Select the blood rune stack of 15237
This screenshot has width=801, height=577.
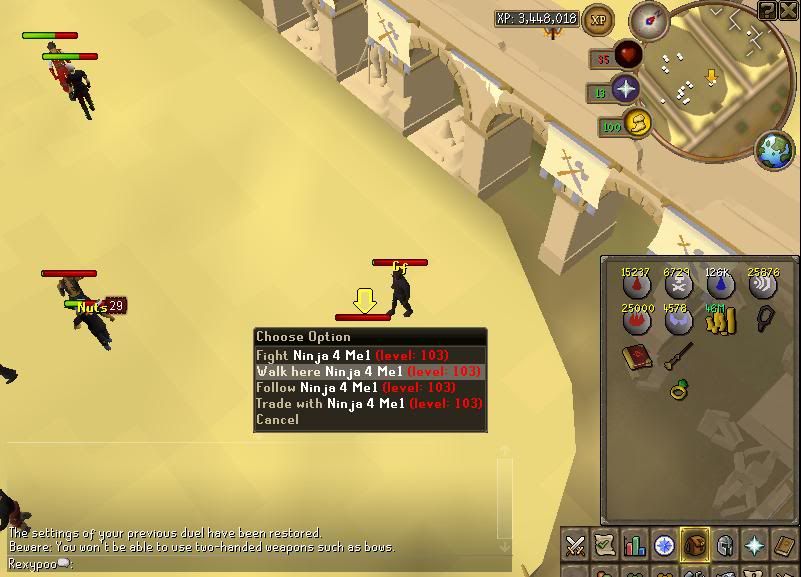point(637,286)
